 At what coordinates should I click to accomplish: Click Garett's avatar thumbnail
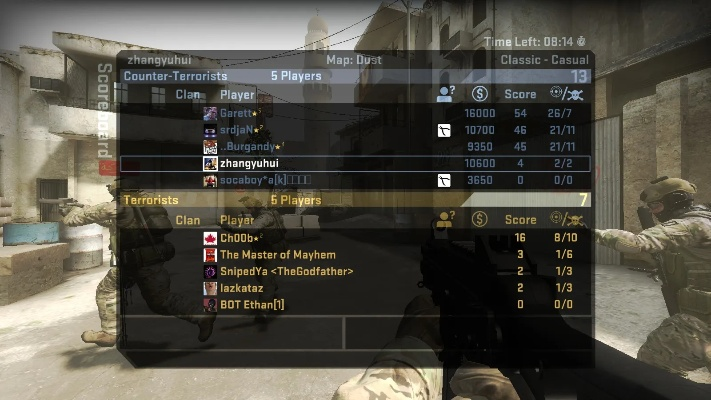point(210,113)
